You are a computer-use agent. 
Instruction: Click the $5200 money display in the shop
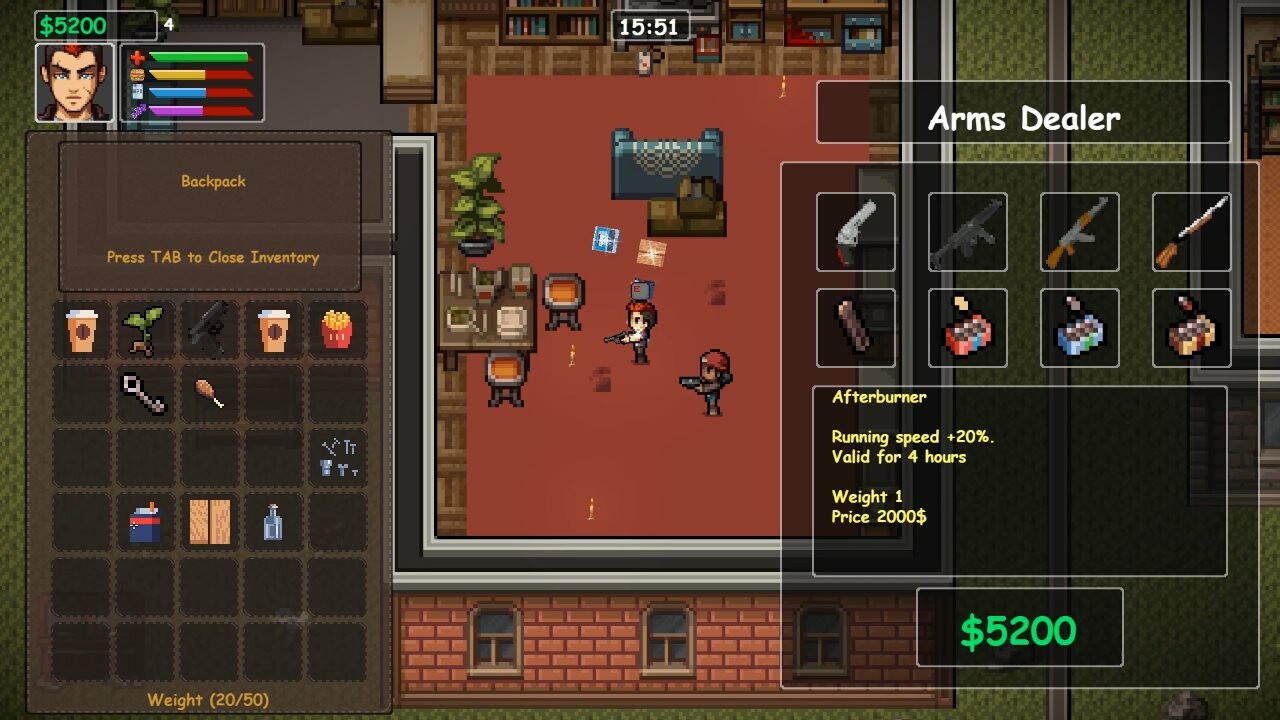tap(1019, 629)
